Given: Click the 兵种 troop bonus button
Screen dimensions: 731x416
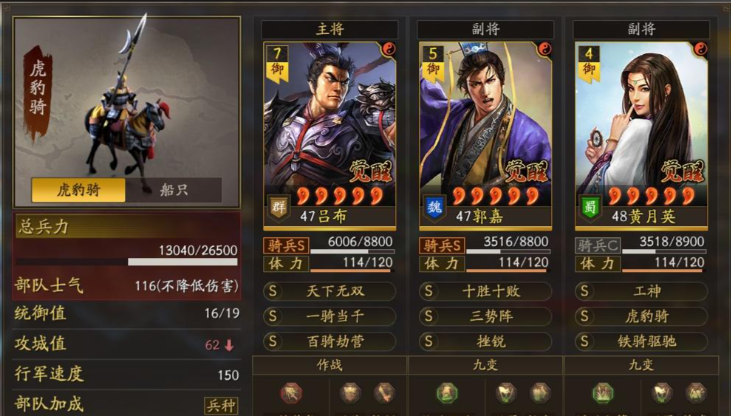Looking at the screenshot, I should point(221,405).
